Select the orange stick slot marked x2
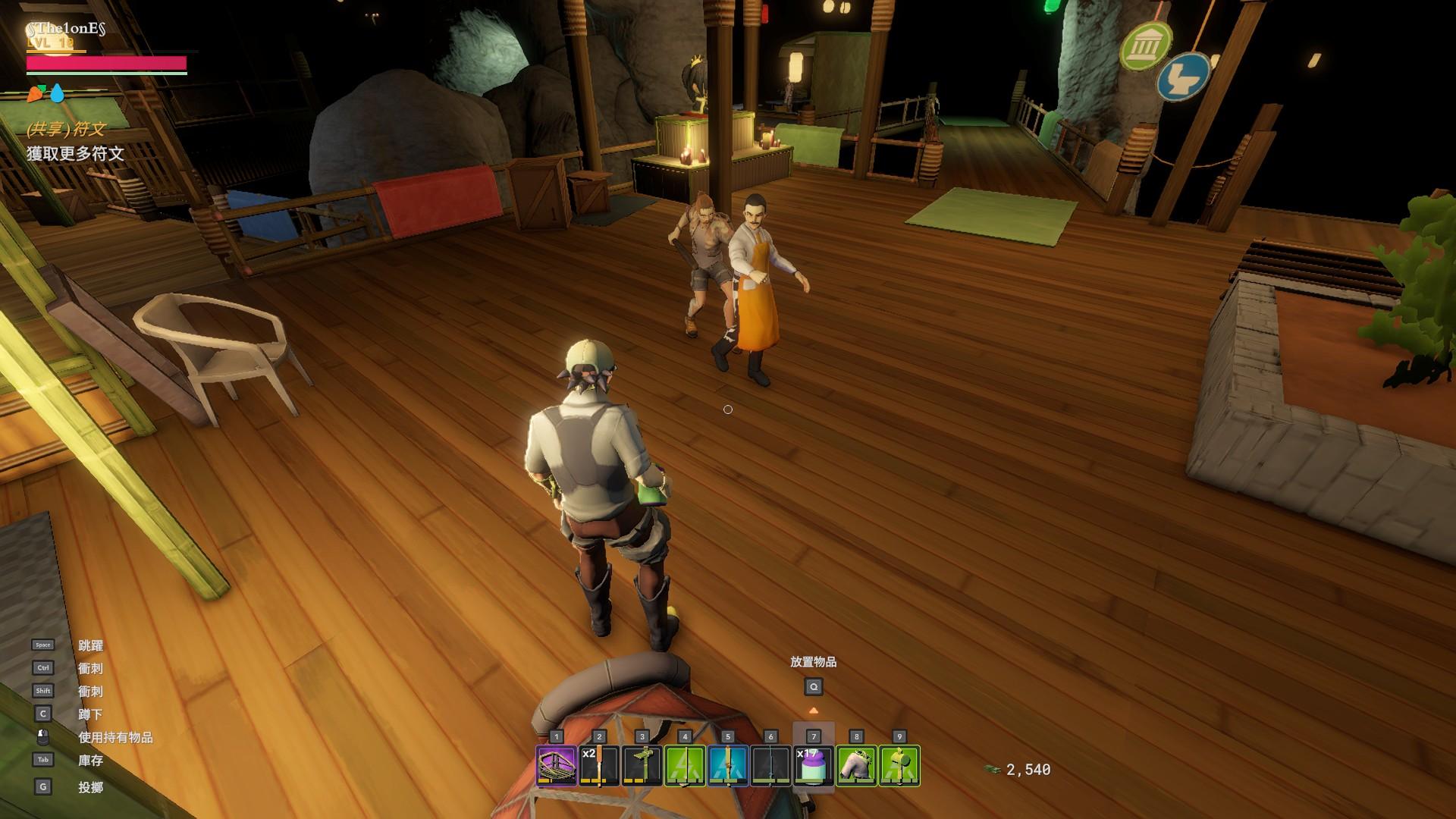 click(x=599, y=766)
